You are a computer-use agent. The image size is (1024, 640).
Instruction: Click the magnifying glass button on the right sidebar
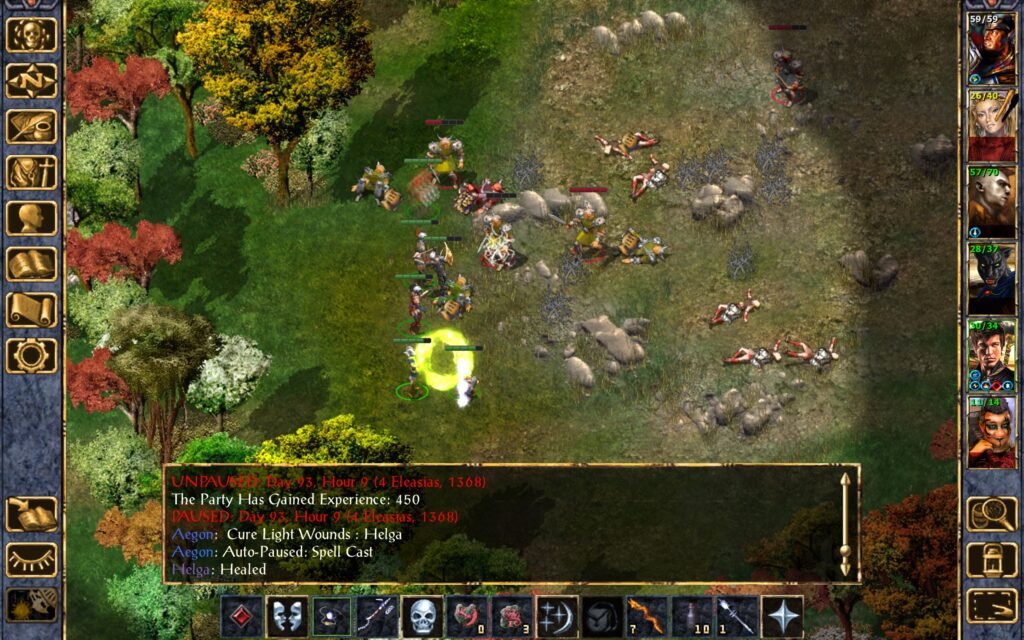pos(991,514)
